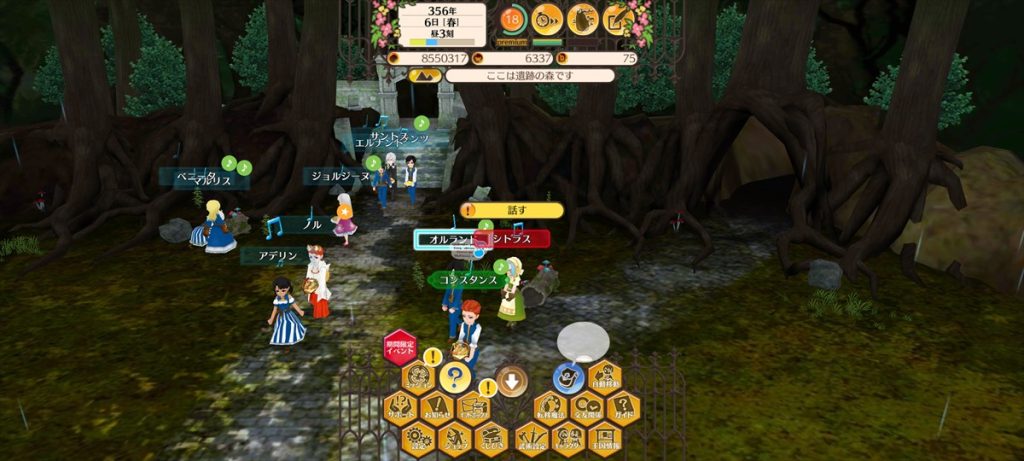
Task: Open the ガイド guide hexagon
Action: tap(622, 408)
